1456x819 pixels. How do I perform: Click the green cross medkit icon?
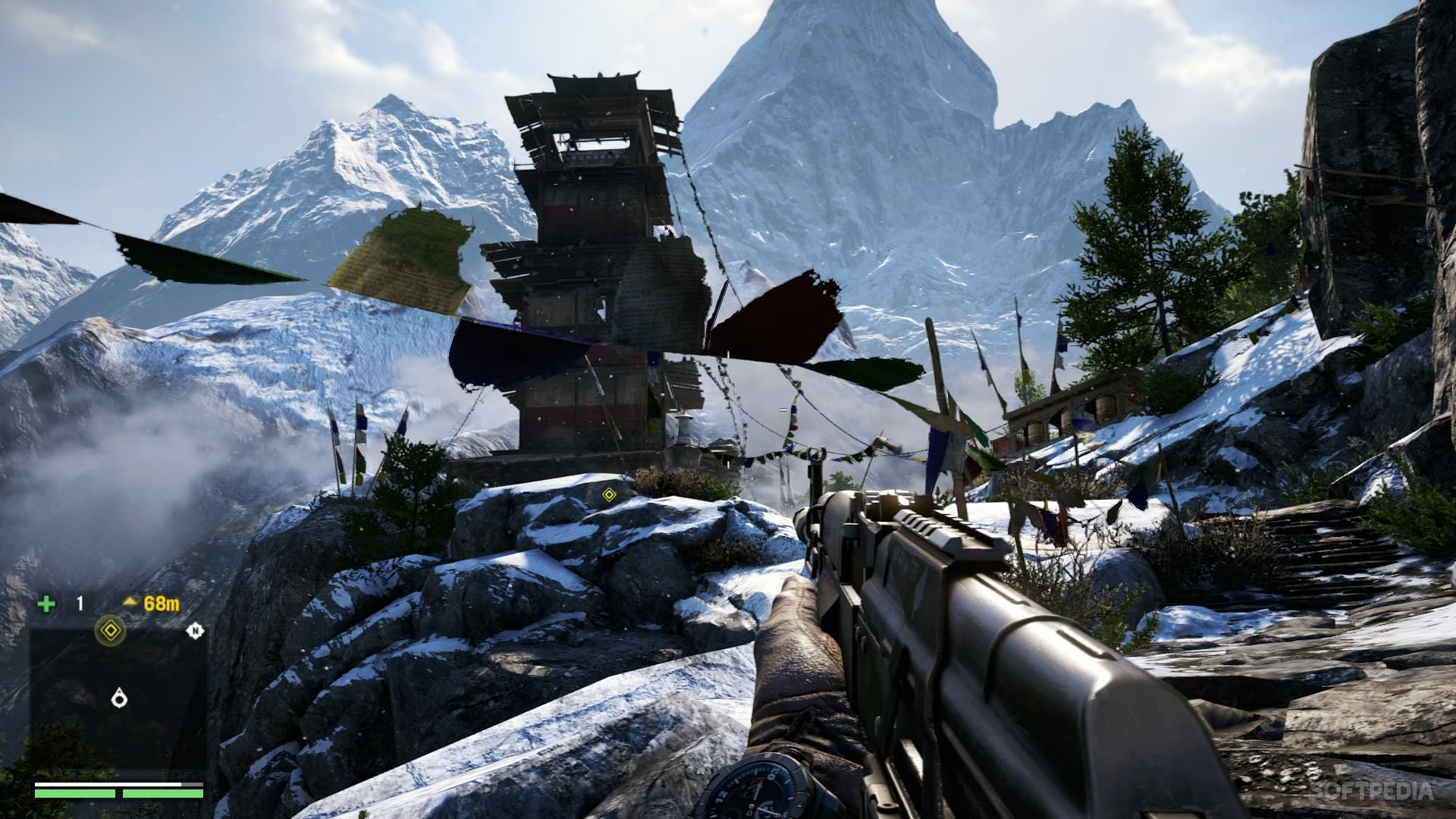(x=47, y=604)
